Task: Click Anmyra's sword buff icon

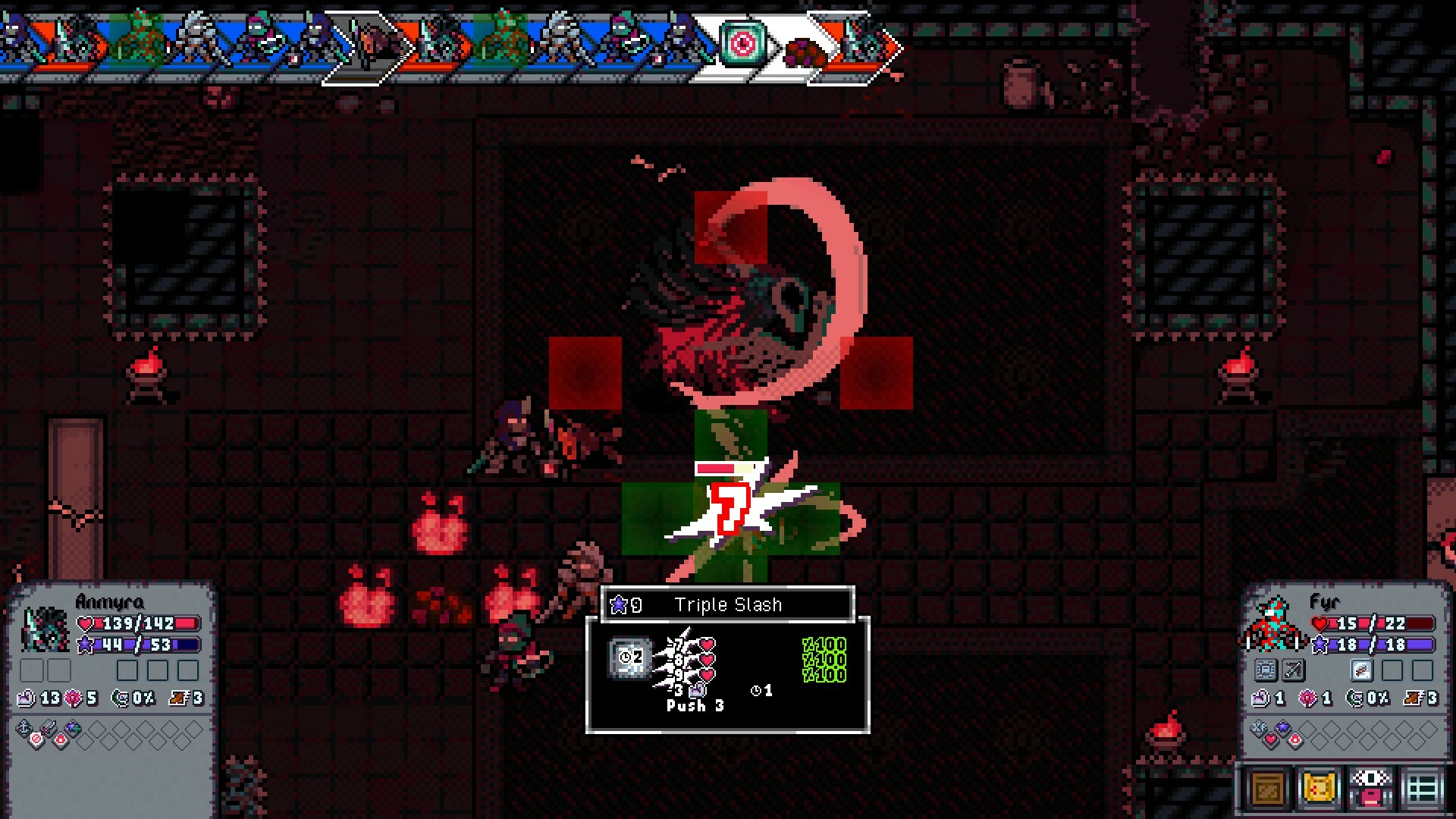Action: 49,726
